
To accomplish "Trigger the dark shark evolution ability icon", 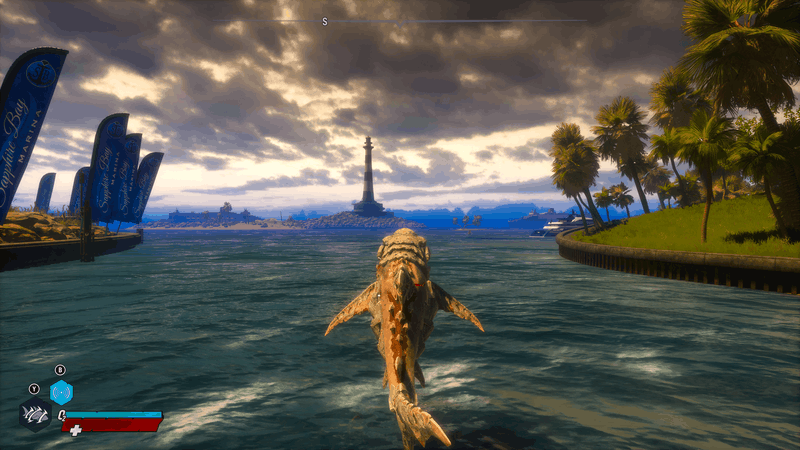I will [x=35, y=413].
